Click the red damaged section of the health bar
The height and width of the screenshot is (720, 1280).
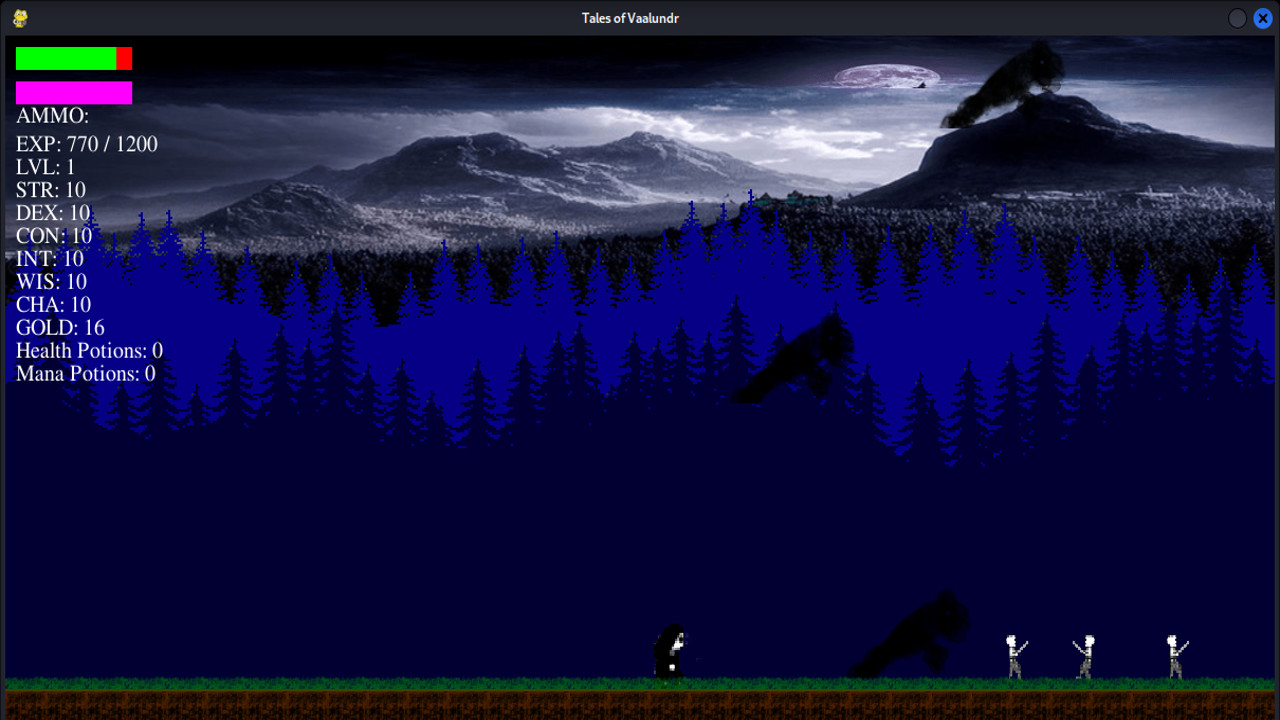(124, 57)
